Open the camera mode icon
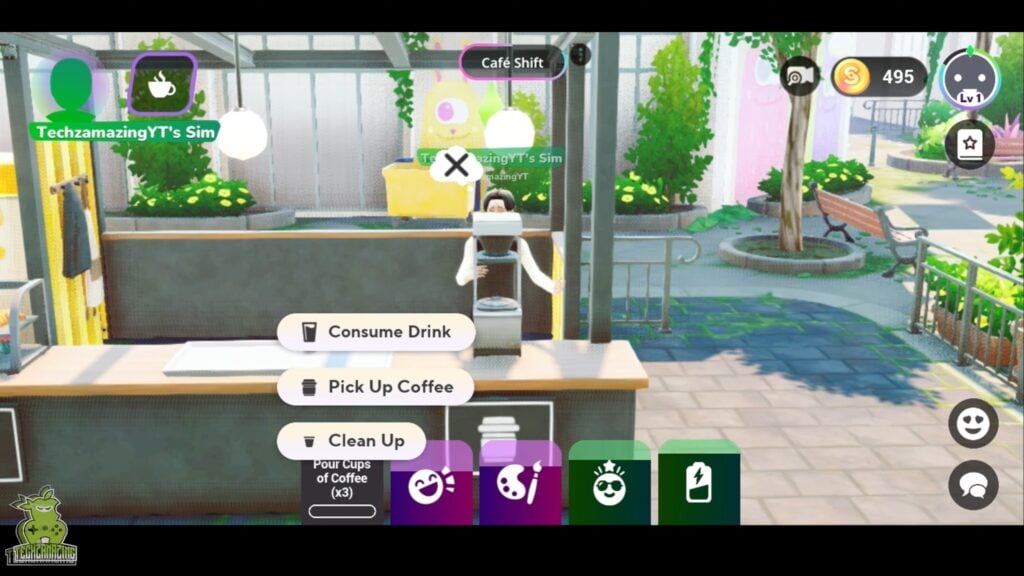 tap(799, 77)
